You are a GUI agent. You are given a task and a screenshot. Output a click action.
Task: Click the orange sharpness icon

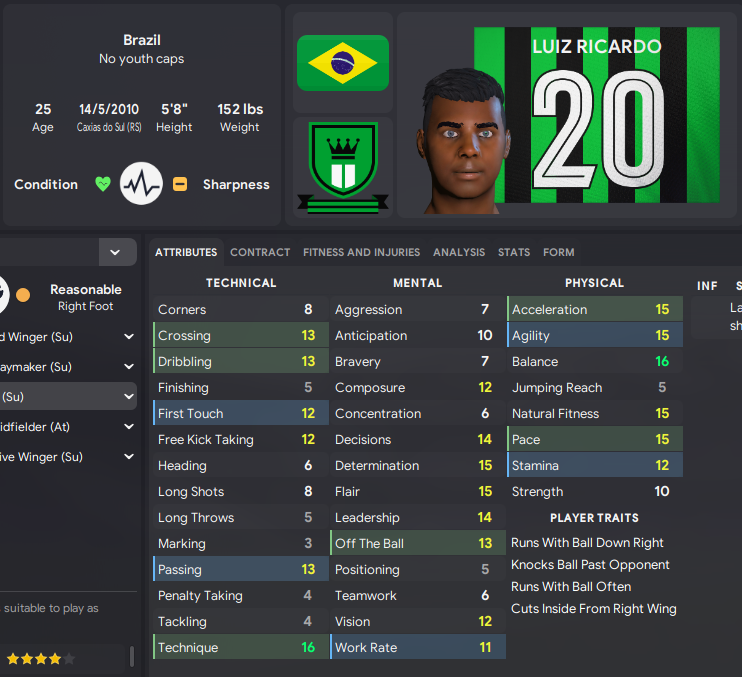point(180,184)
